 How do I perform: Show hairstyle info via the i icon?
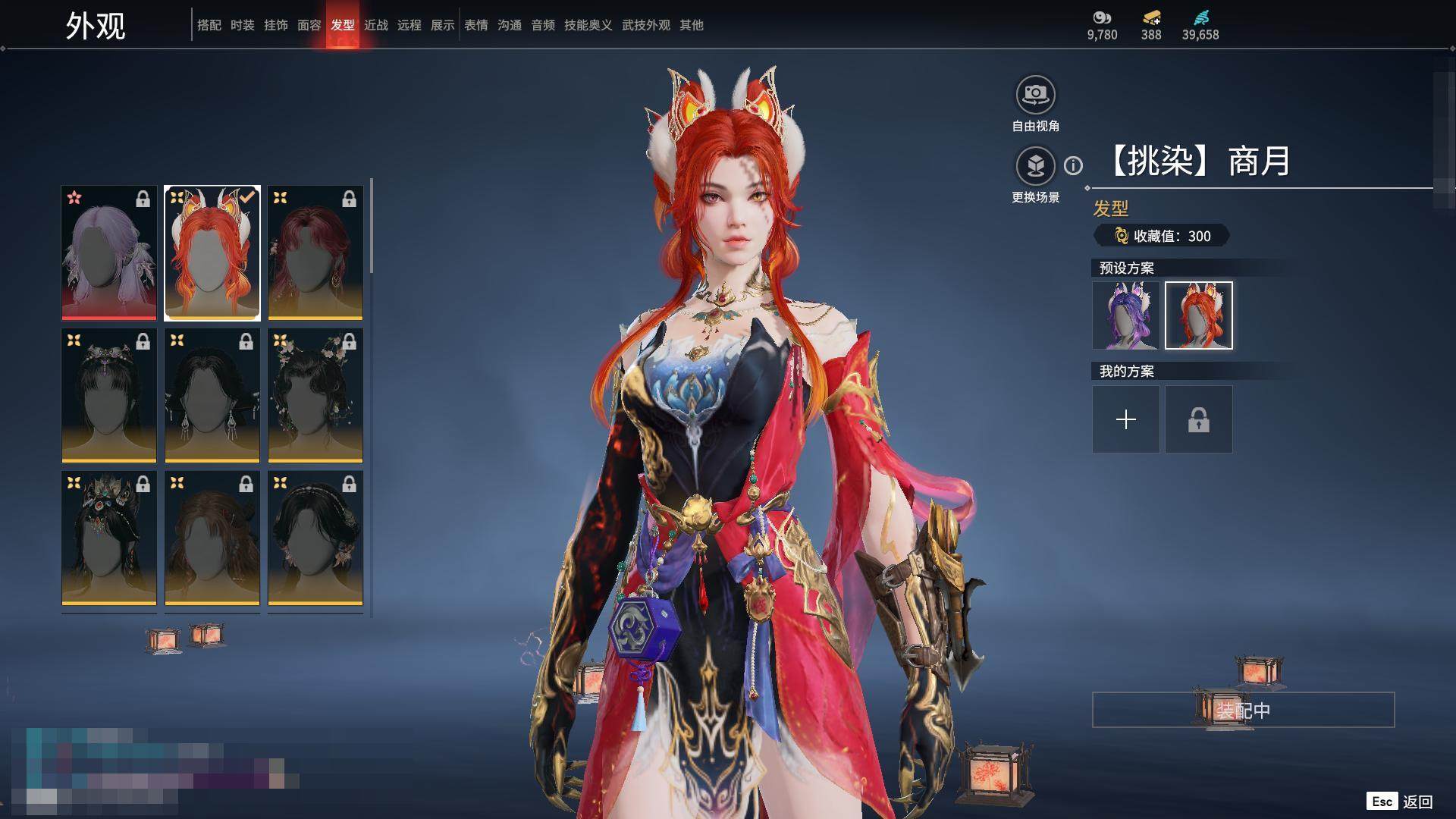point(1073,165)
